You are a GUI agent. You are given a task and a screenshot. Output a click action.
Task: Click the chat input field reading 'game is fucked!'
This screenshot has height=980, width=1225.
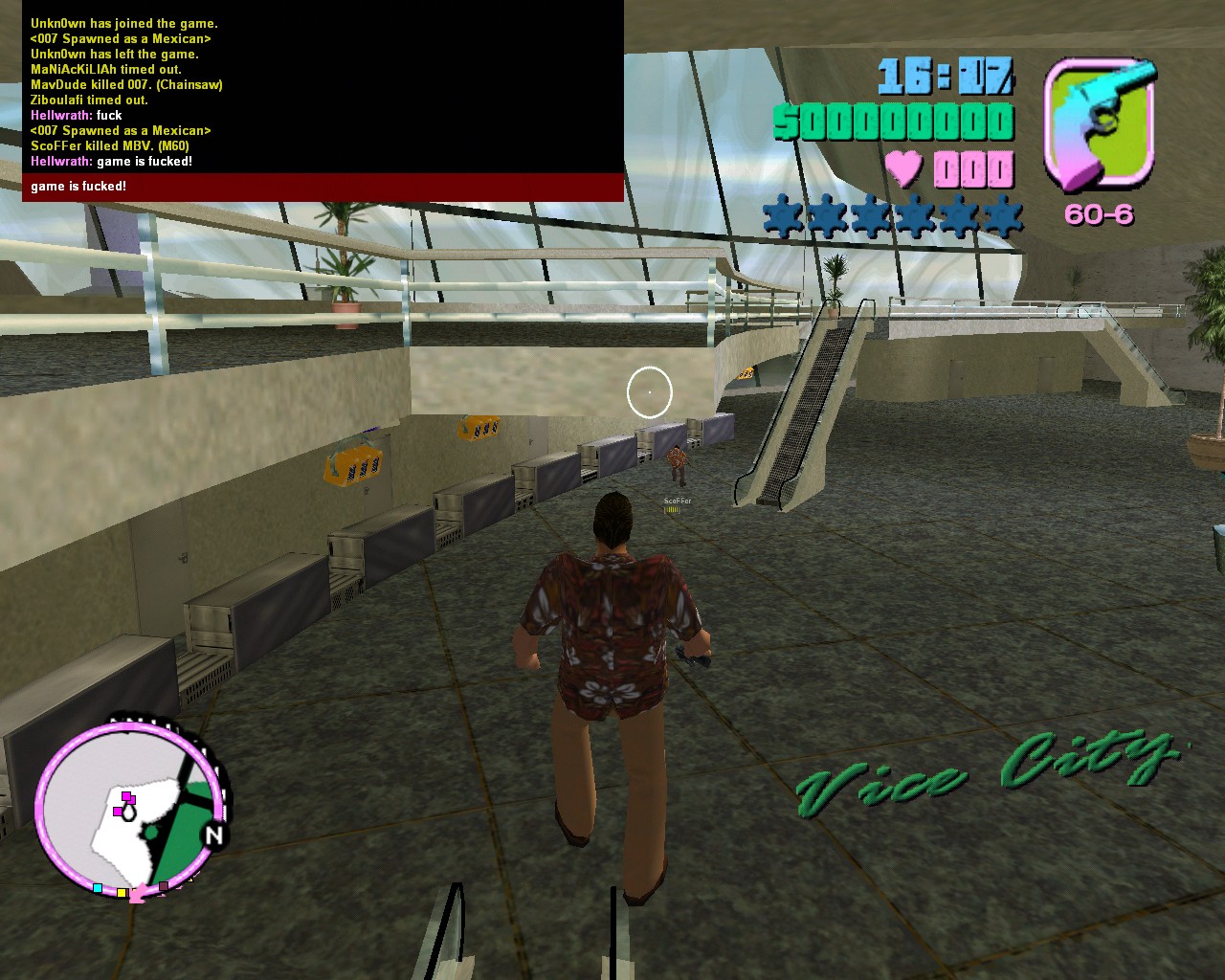click(x=323, y=187)
